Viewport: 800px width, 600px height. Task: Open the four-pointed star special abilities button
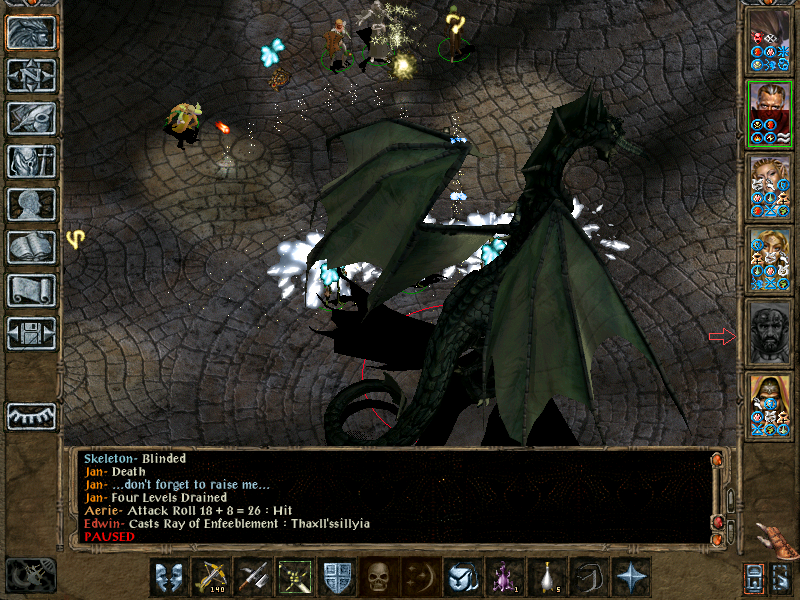pyautogui.click(x=630, y=577)
